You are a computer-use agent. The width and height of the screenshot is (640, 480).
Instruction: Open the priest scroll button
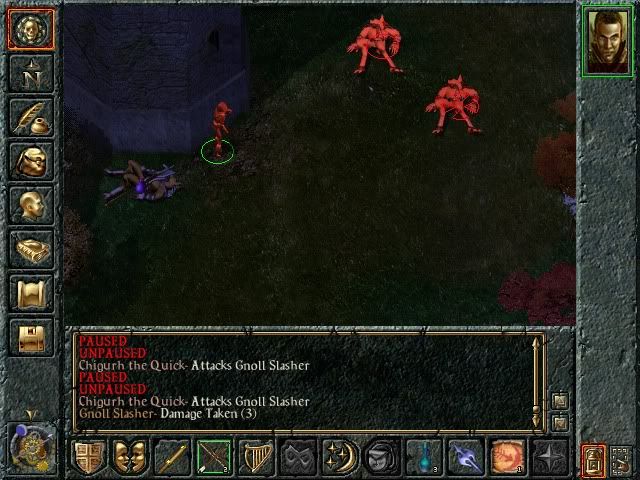click(30, 293)
